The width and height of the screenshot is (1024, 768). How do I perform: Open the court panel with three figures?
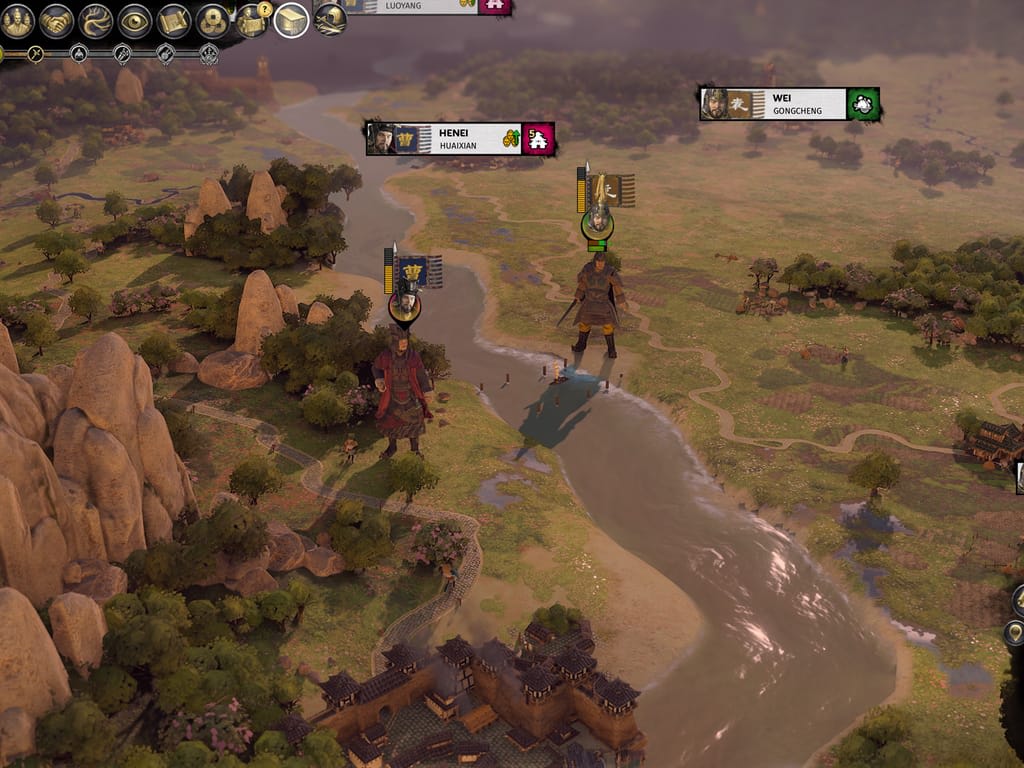pos(17,21)
